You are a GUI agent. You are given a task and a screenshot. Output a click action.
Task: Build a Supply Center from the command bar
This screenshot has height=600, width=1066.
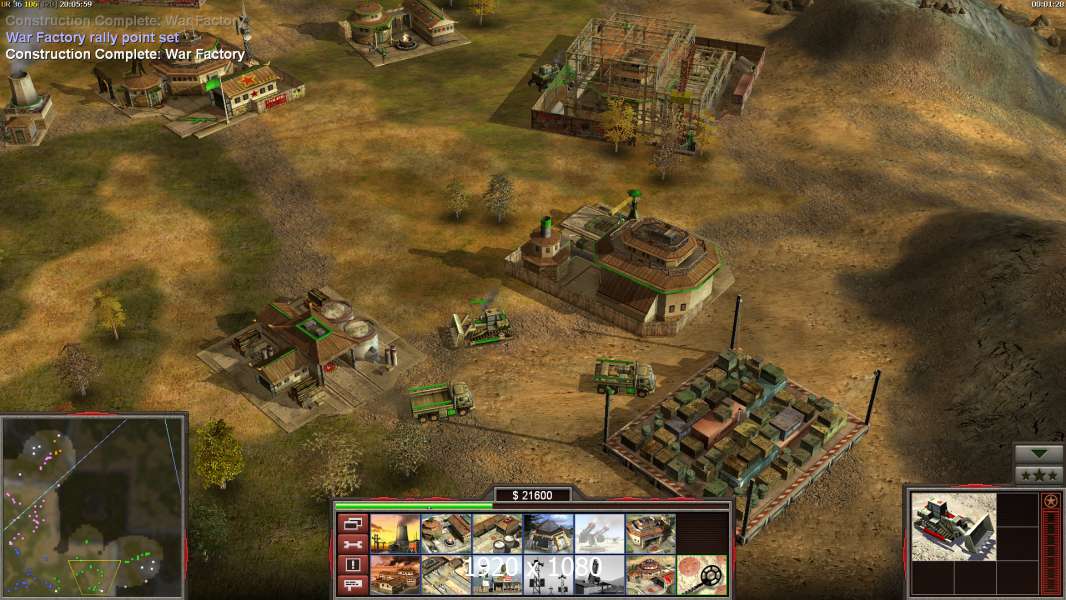[x=497, y=533]
